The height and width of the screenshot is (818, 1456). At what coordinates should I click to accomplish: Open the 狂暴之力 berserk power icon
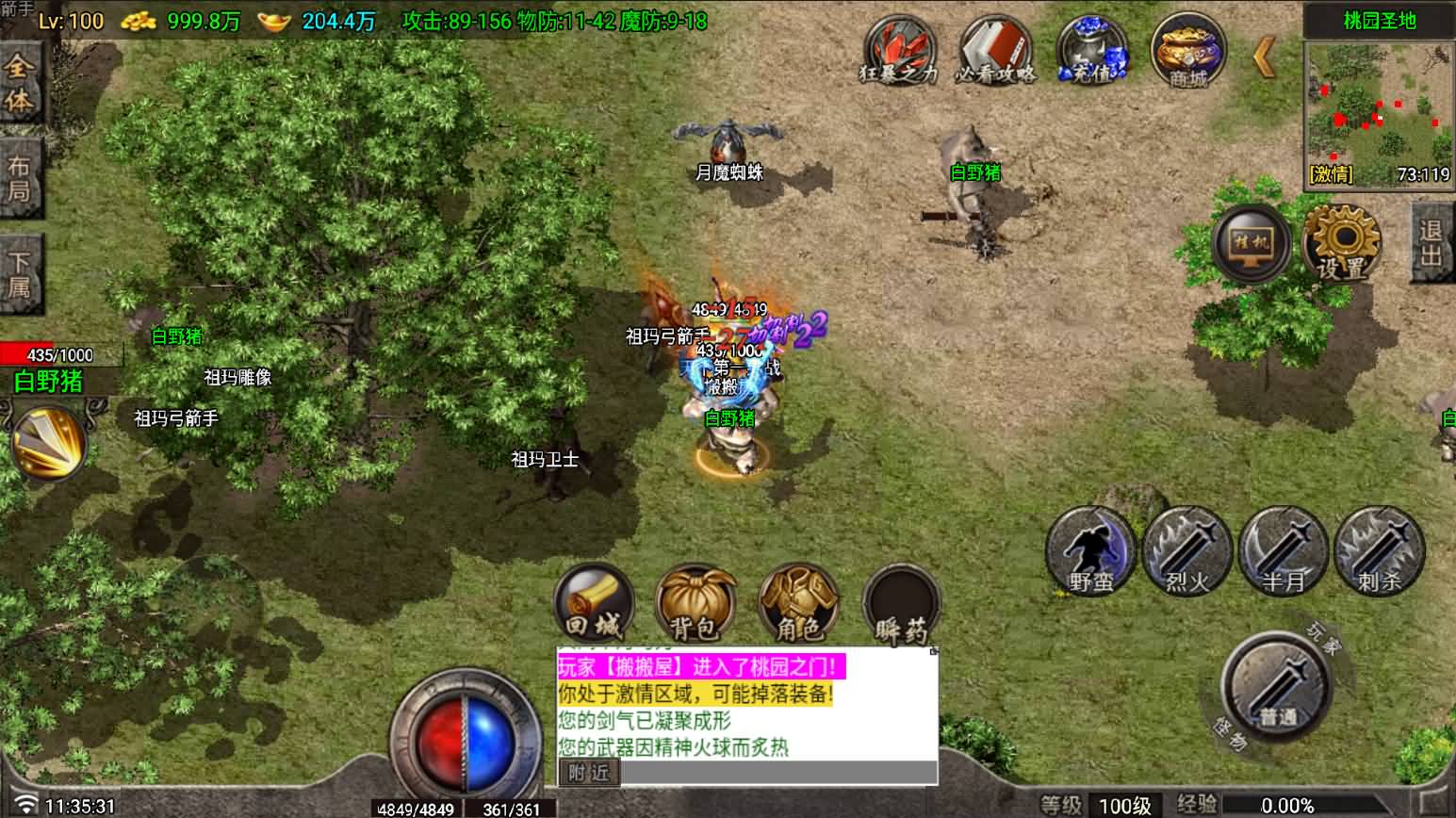899,51
